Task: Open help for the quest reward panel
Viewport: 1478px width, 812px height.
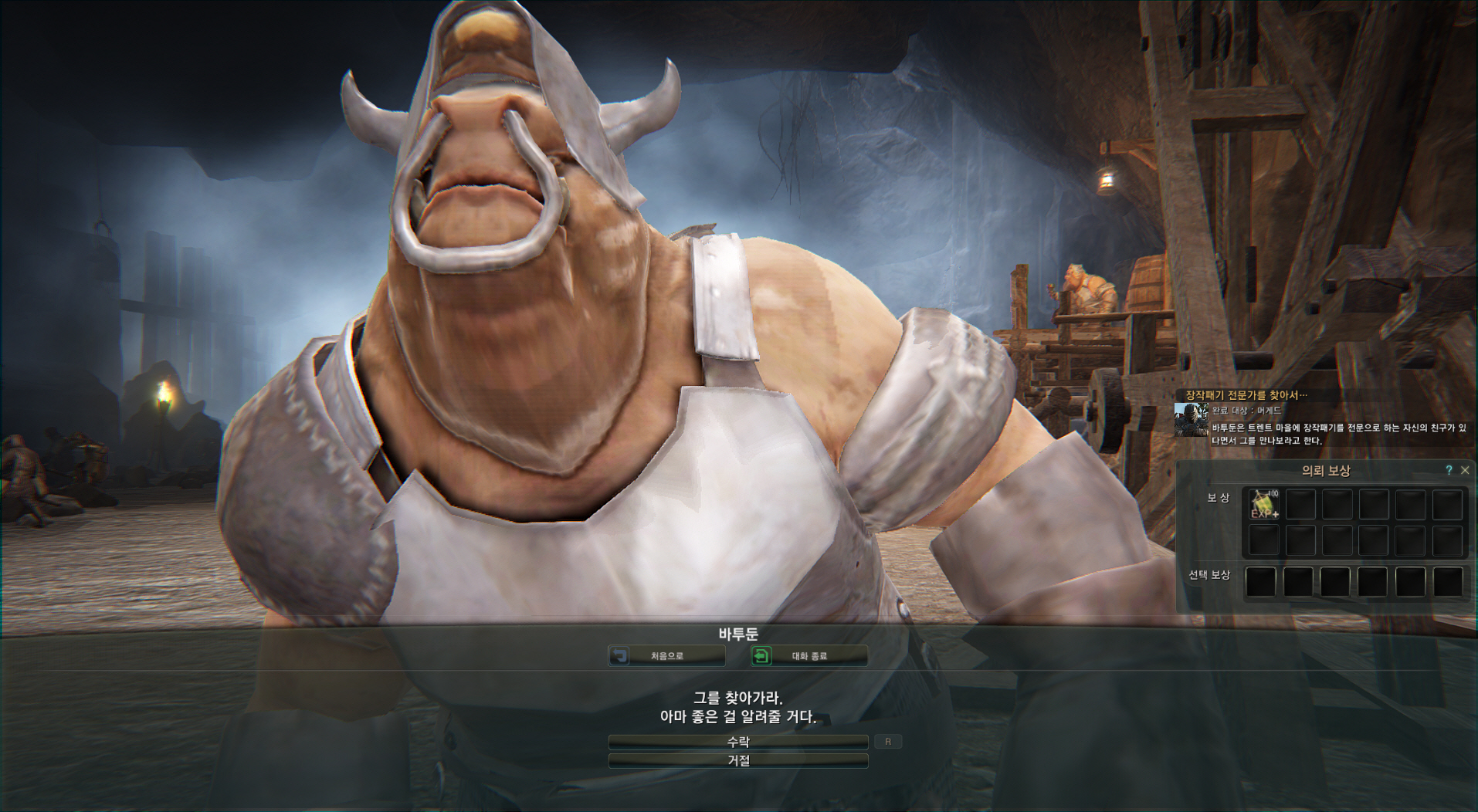Action: (x=1449, y=470)
